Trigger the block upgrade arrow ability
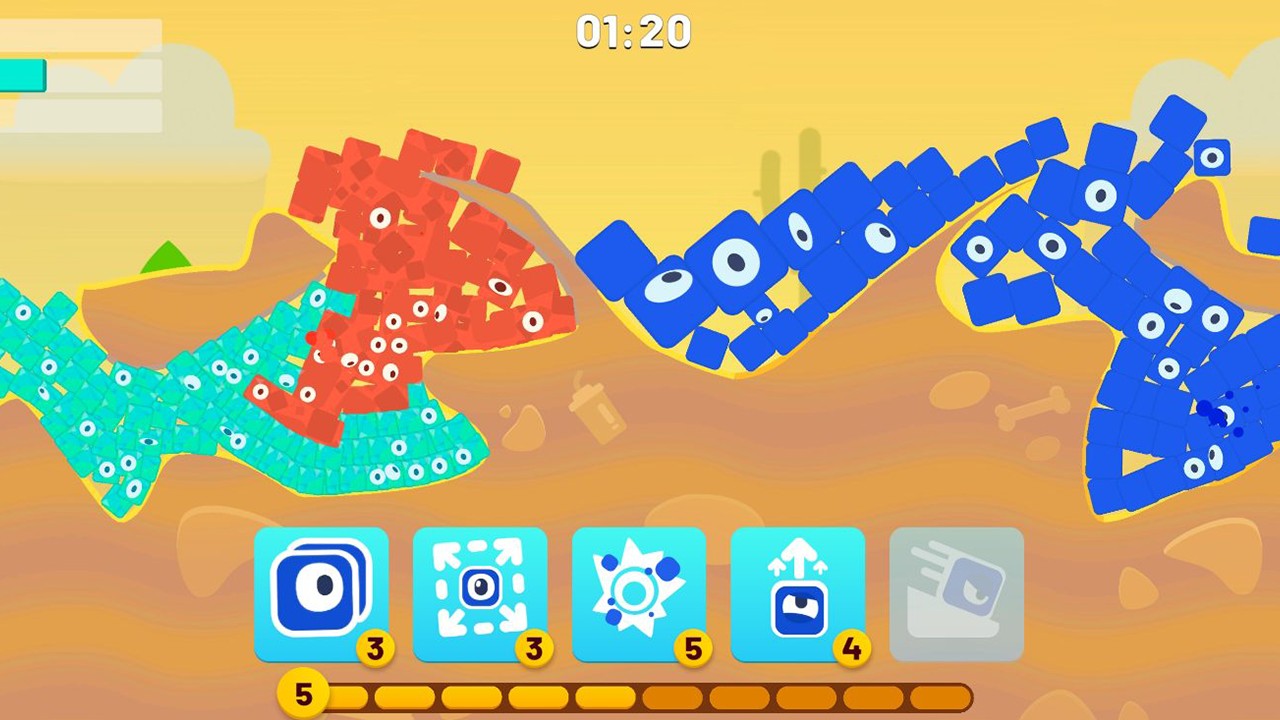This screenshot has height=720, width=1280. (798, 595)
